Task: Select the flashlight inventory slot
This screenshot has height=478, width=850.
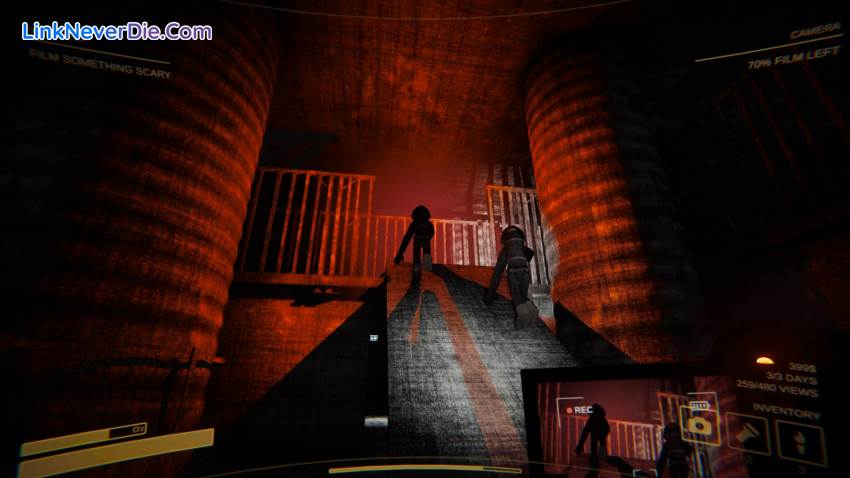Action: (x=747, y=433)
